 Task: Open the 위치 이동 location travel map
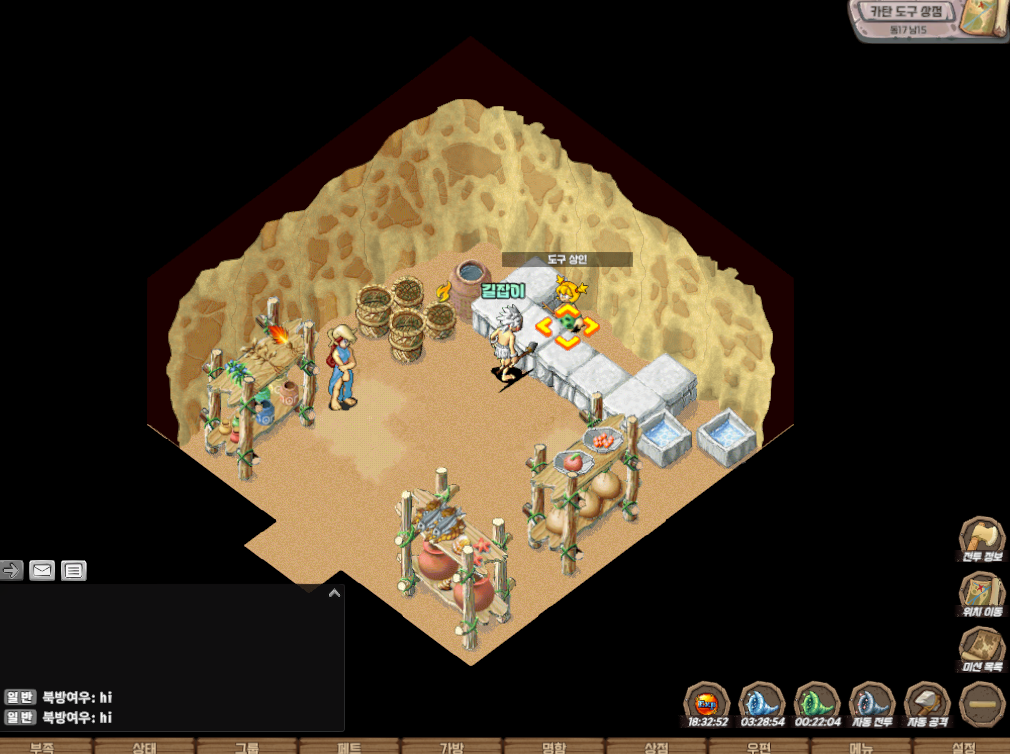click(x=981, y=594)
